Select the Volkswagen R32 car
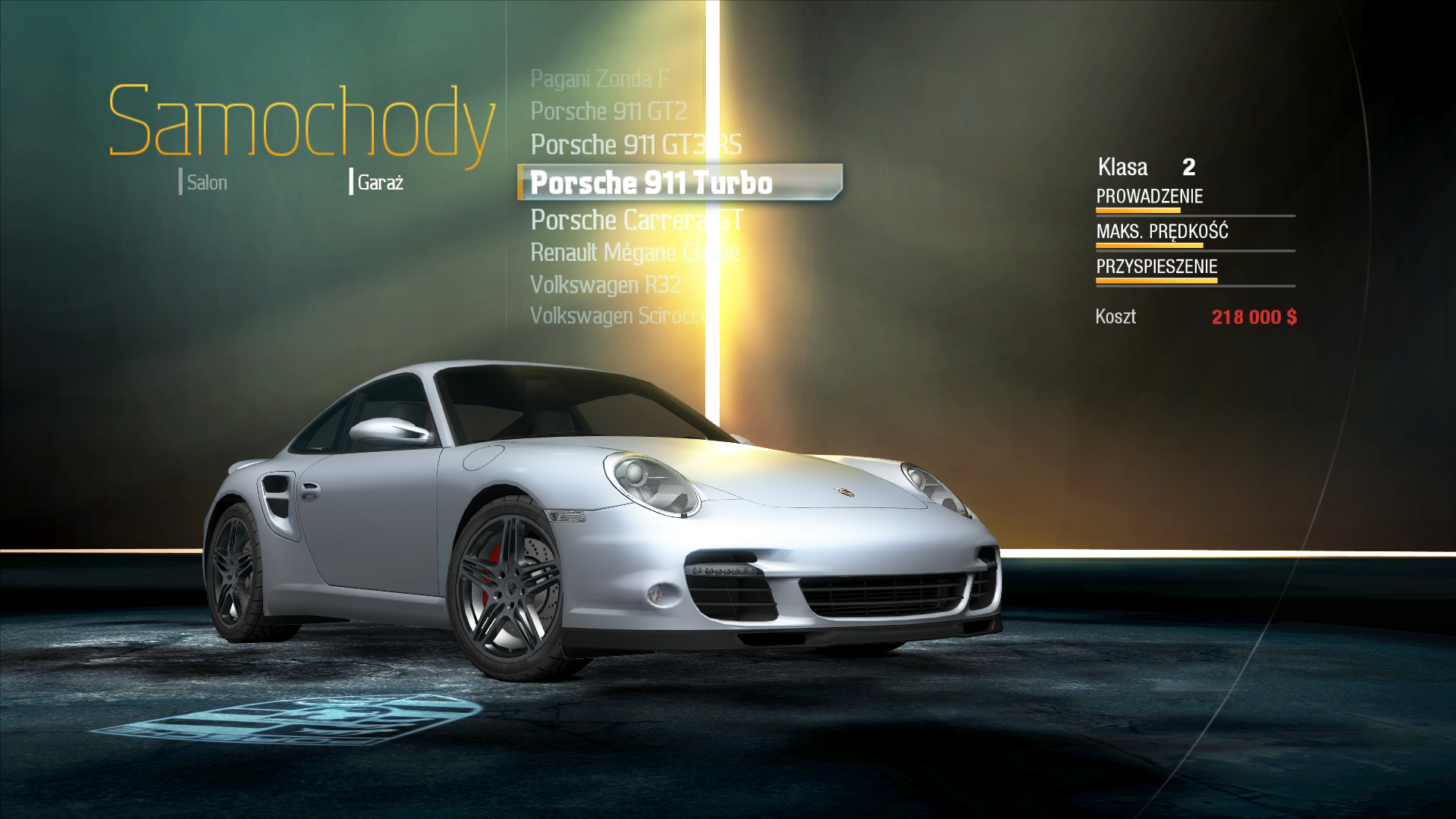 pos(605,285)
